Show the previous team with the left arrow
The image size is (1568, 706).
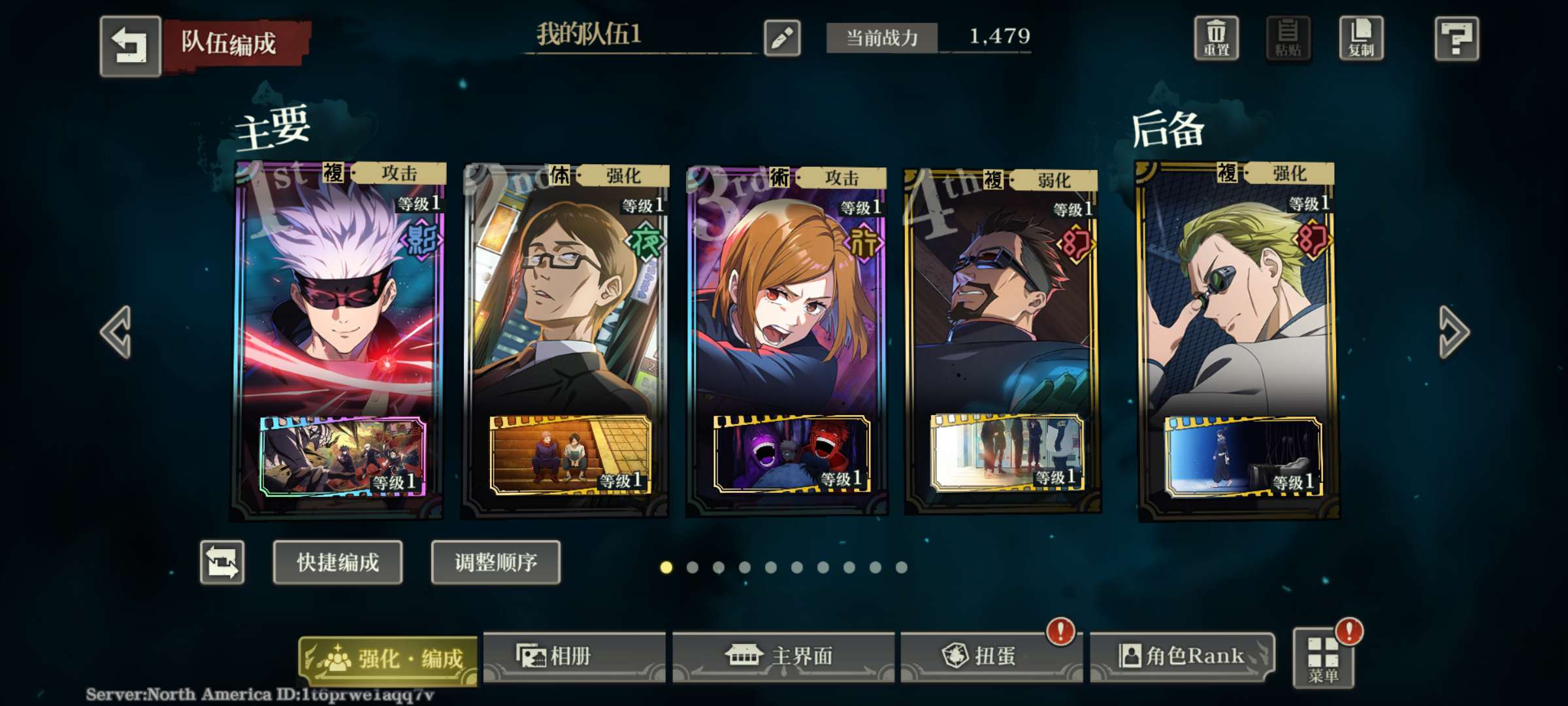(x=117, y=332)
